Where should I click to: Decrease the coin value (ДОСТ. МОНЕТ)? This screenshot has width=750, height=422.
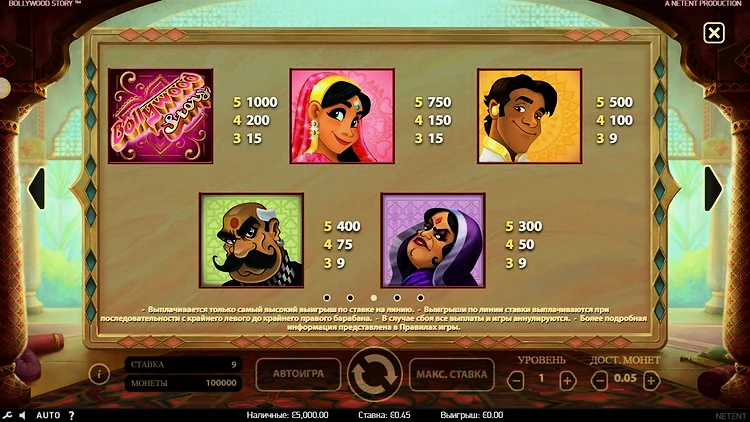pos(600,380)
